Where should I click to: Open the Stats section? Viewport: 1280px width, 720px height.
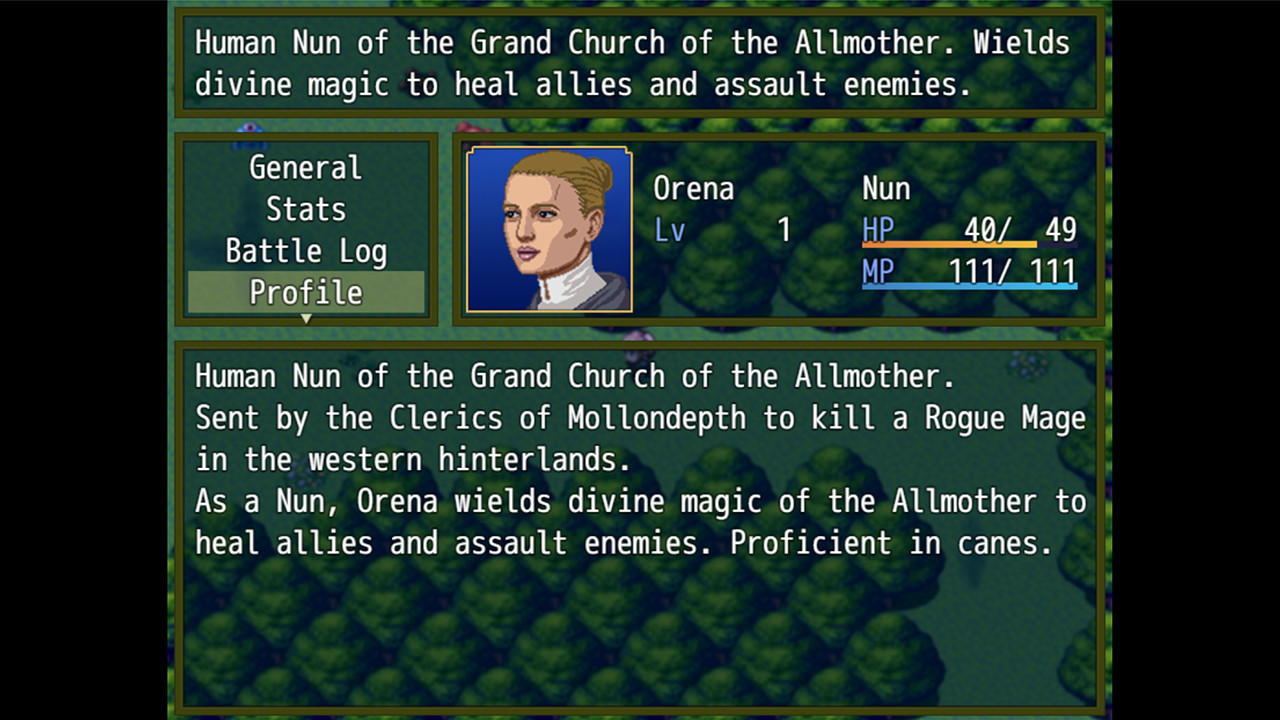tap(305, 210)
